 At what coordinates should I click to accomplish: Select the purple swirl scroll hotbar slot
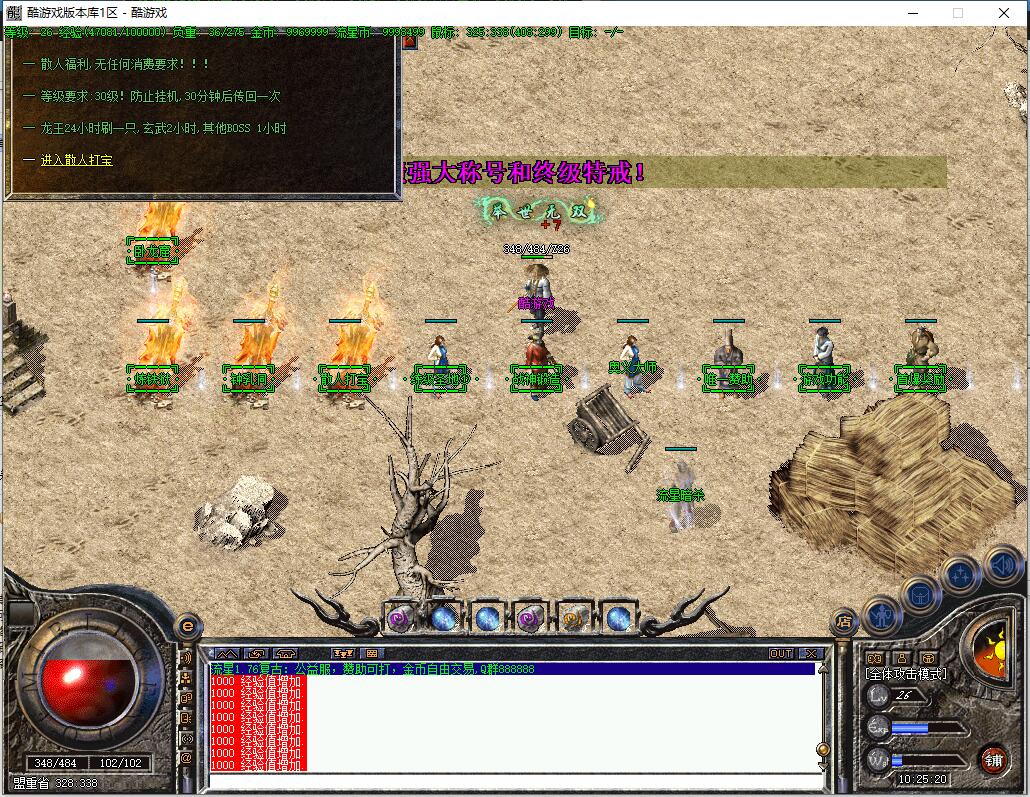click(400, 618)
